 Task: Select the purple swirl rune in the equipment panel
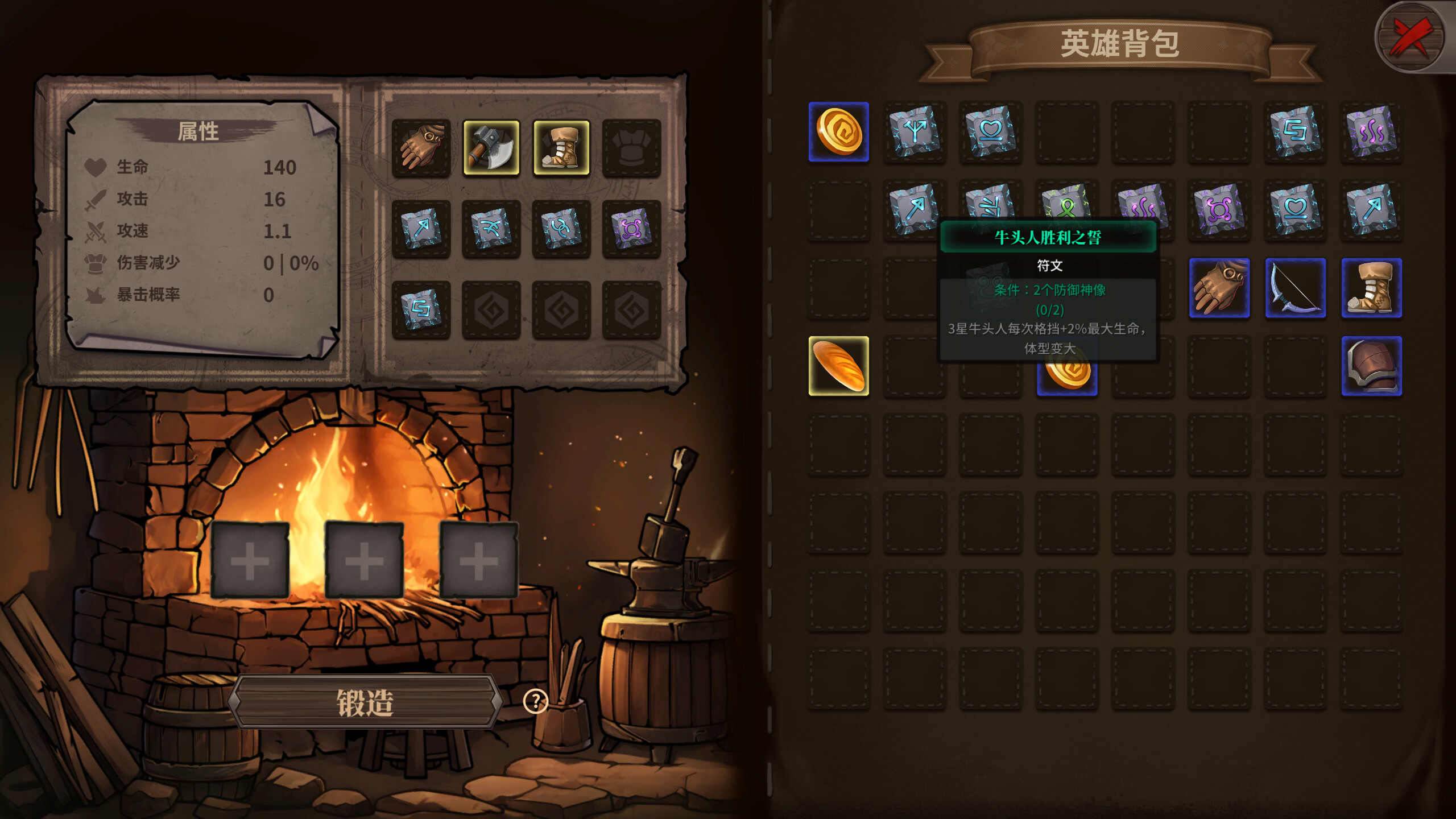(630, 229)
